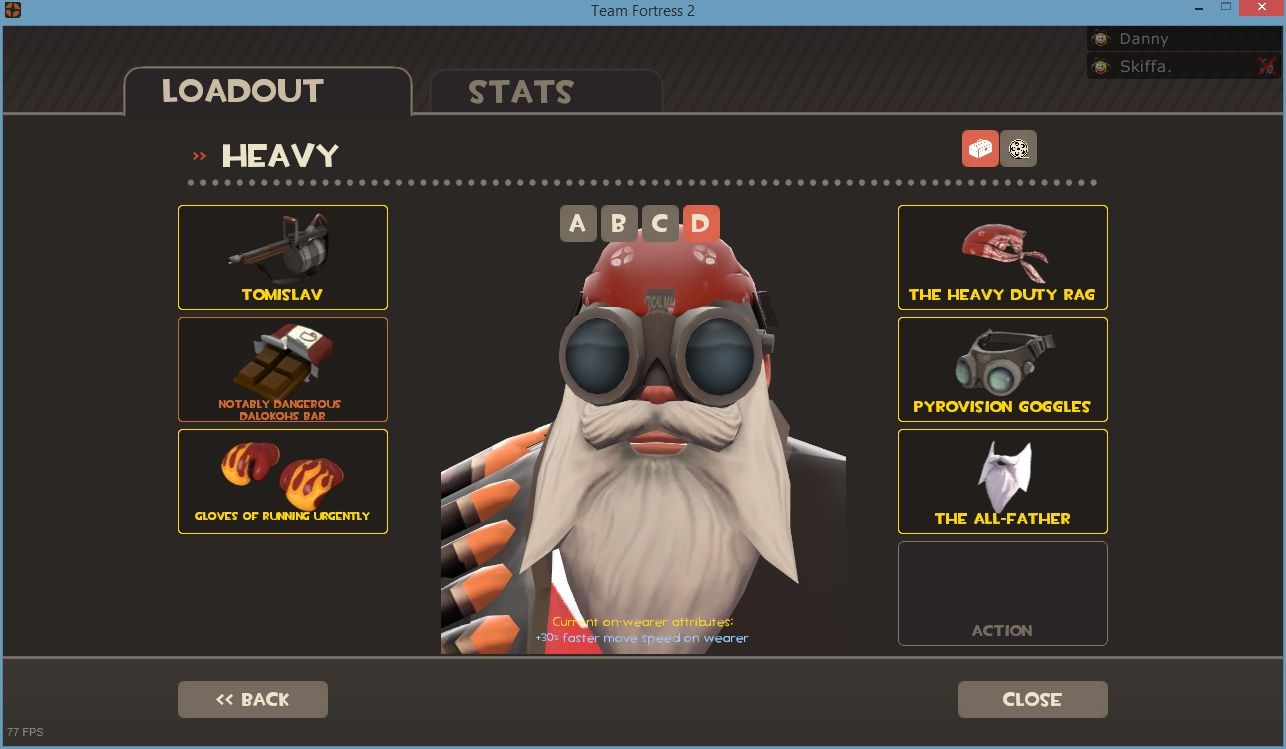
Task: Select player Danny in the overlay list
Action: tap(1144, 39)
